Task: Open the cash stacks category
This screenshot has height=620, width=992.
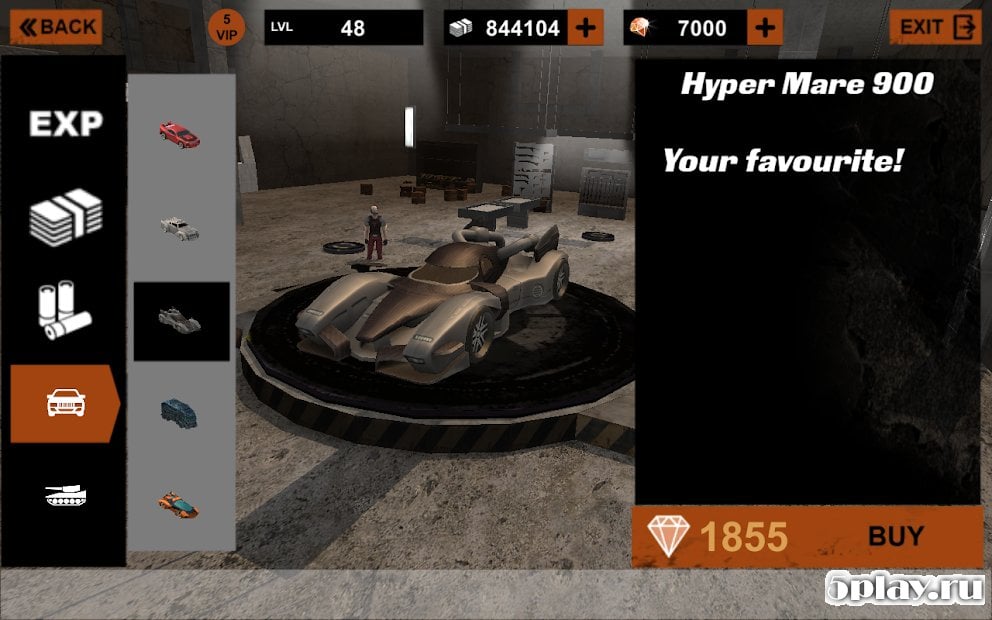Action: (66, 217)
